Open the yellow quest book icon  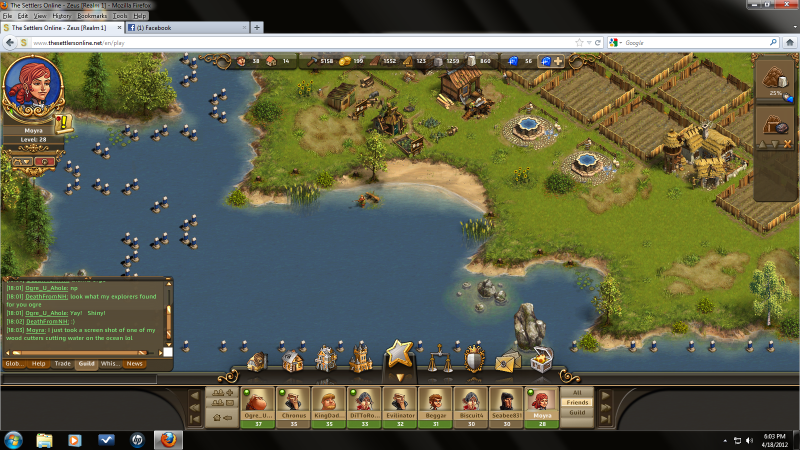pos(63,123)
